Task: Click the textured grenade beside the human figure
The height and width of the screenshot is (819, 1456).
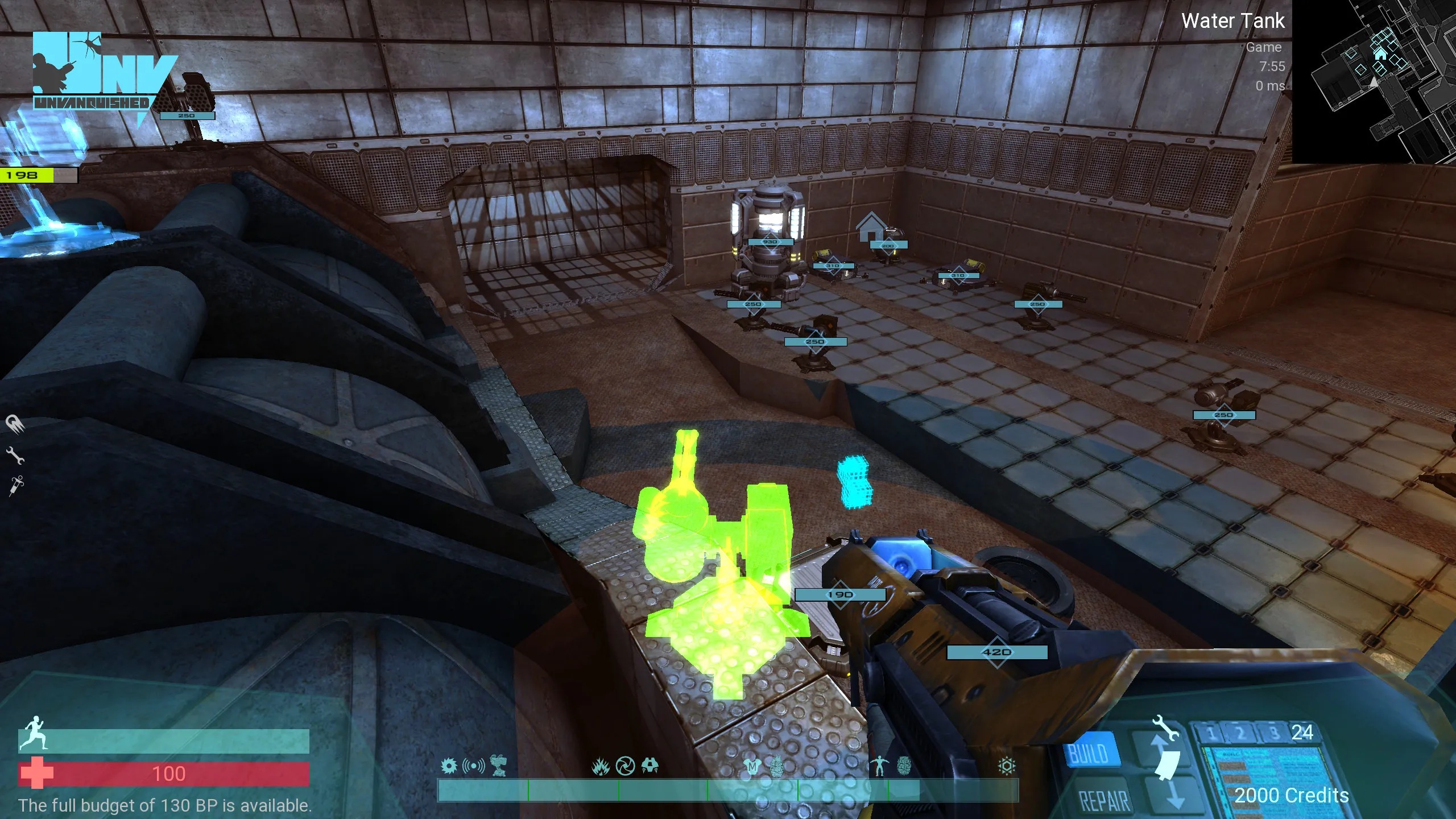Action: pyautogui.click(x=904, y=766)
